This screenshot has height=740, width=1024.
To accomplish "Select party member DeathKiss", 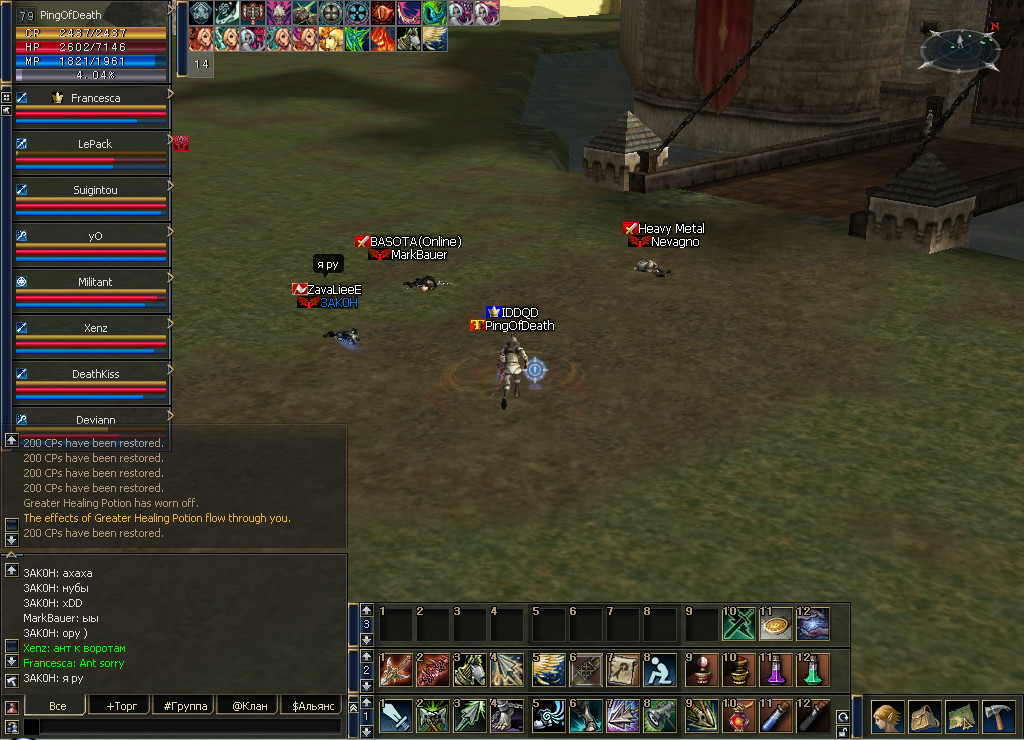I will tap(94, 374).
